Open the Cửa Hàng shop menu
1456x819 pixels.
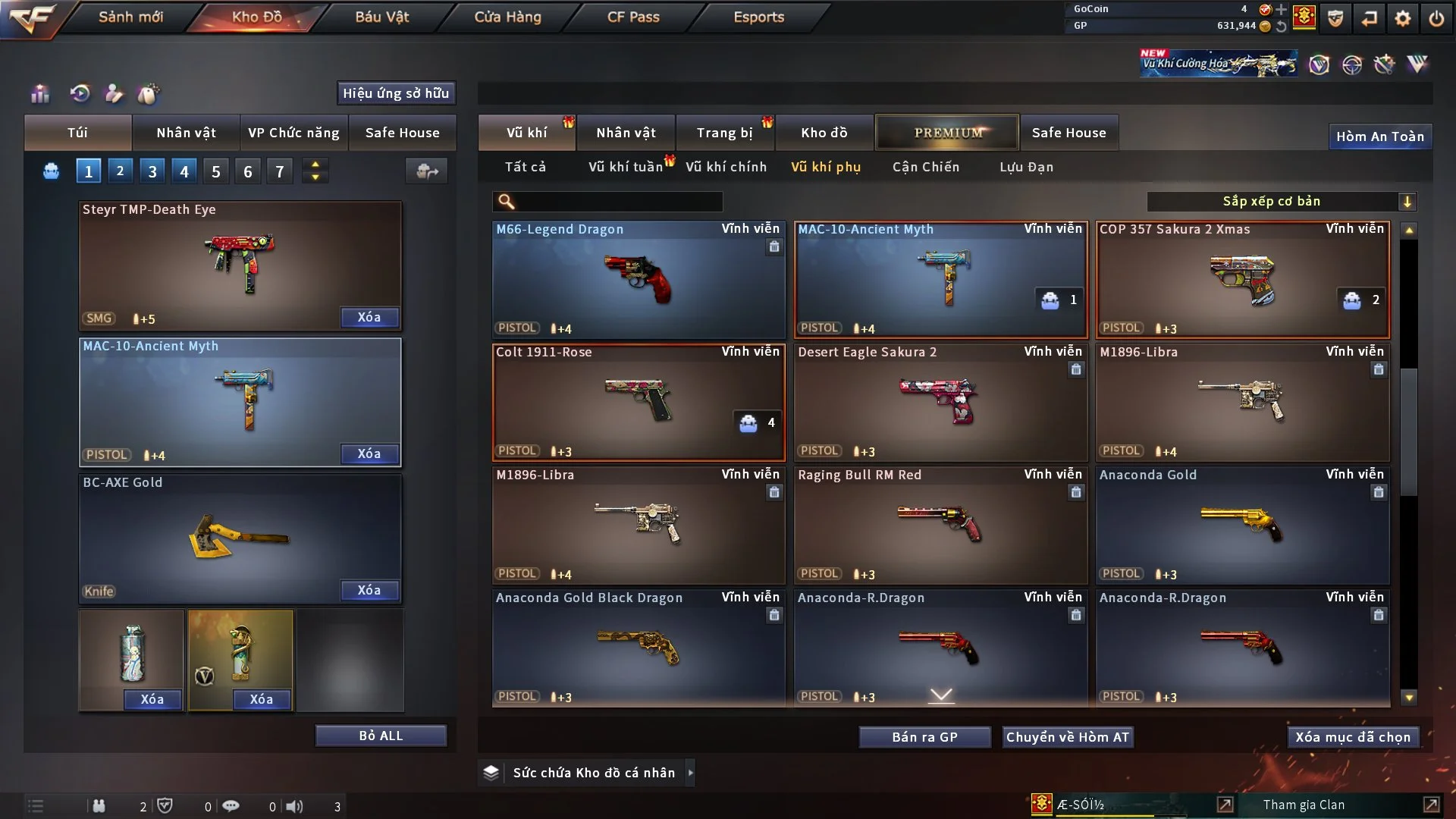pos(507,17)
